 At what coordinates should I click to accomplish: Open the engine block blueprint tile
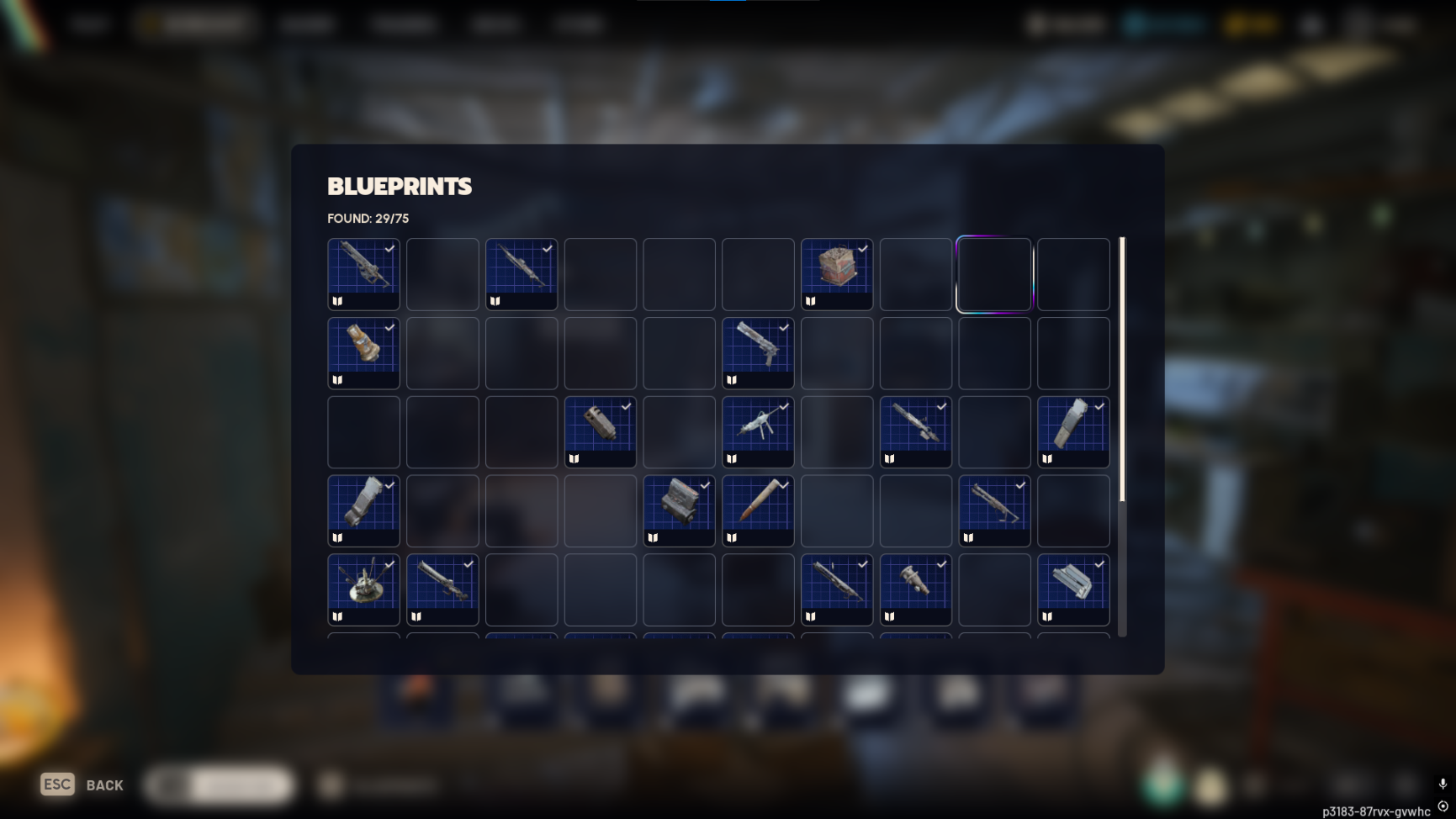click(x=678, y=510)
